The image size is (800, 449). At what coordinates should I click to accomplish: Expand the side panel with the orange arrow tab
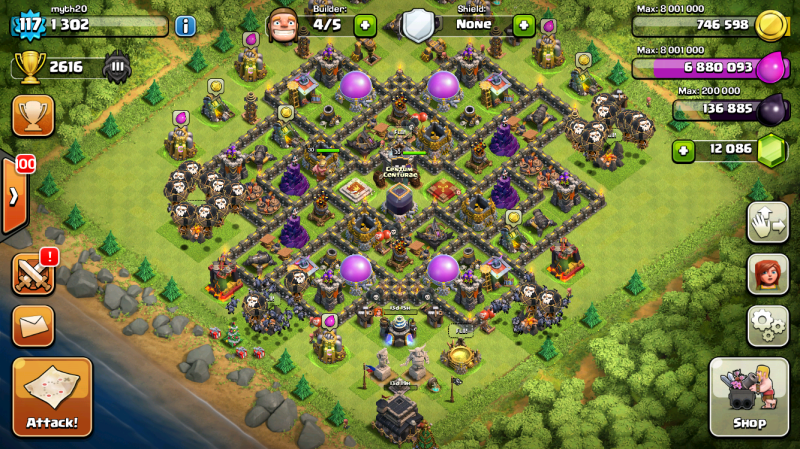[x=13, y=195]
